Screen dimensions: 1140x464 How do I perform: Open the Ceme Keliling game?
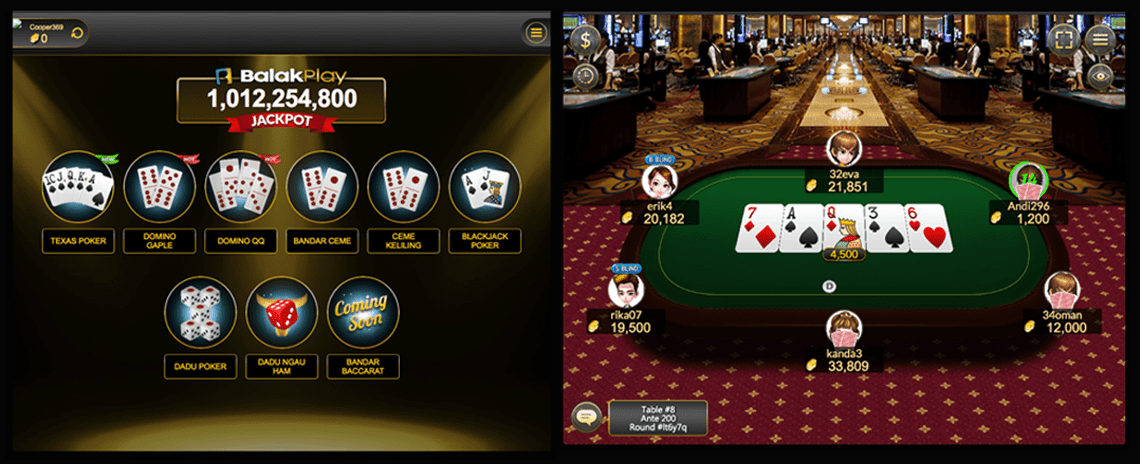(403, 186)
